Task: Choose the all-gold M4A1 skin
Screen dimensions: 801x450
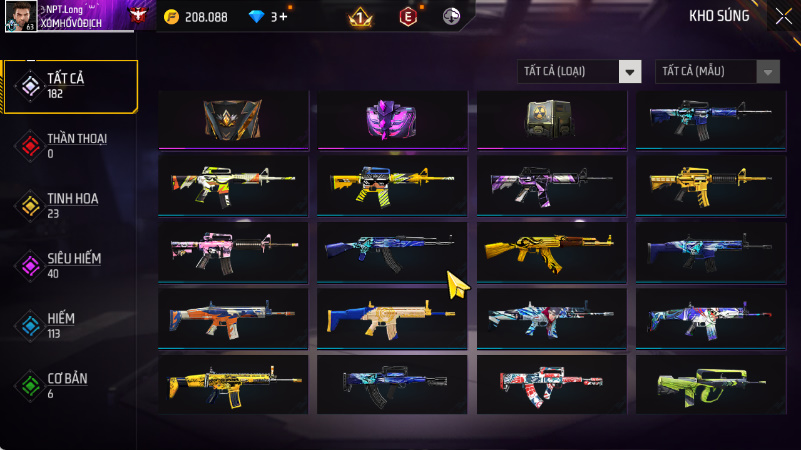Action: click(x=711, y=184)
